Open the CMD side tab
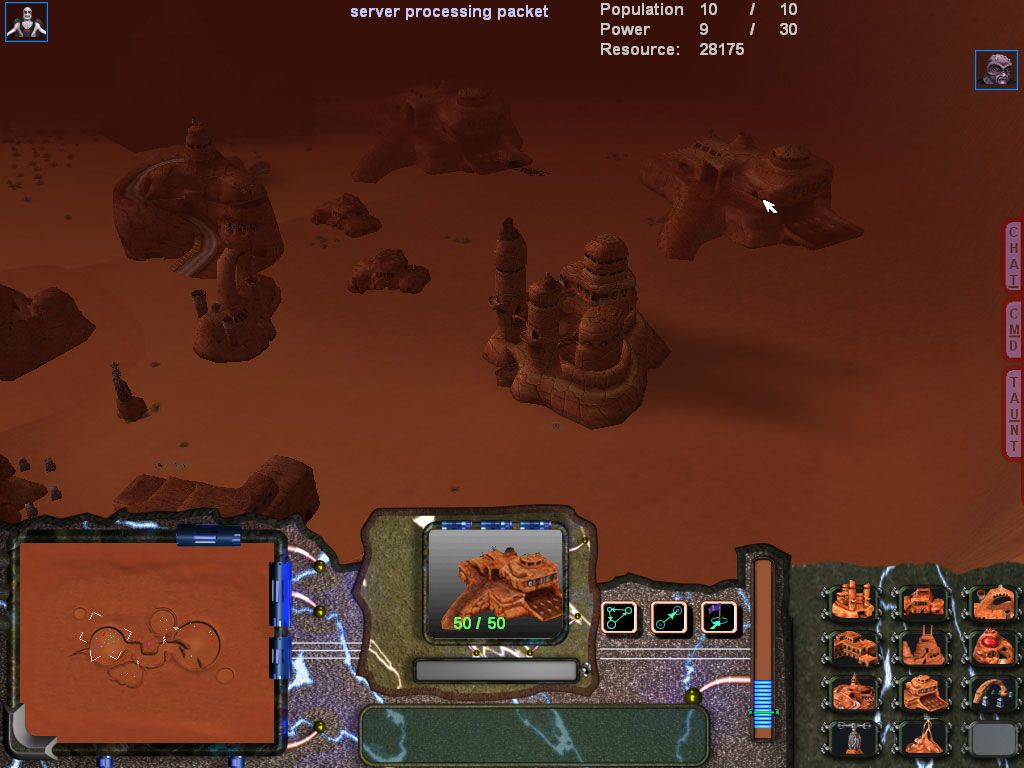The height and width of the screenshot is (768, 1024). pos(1013,327)
